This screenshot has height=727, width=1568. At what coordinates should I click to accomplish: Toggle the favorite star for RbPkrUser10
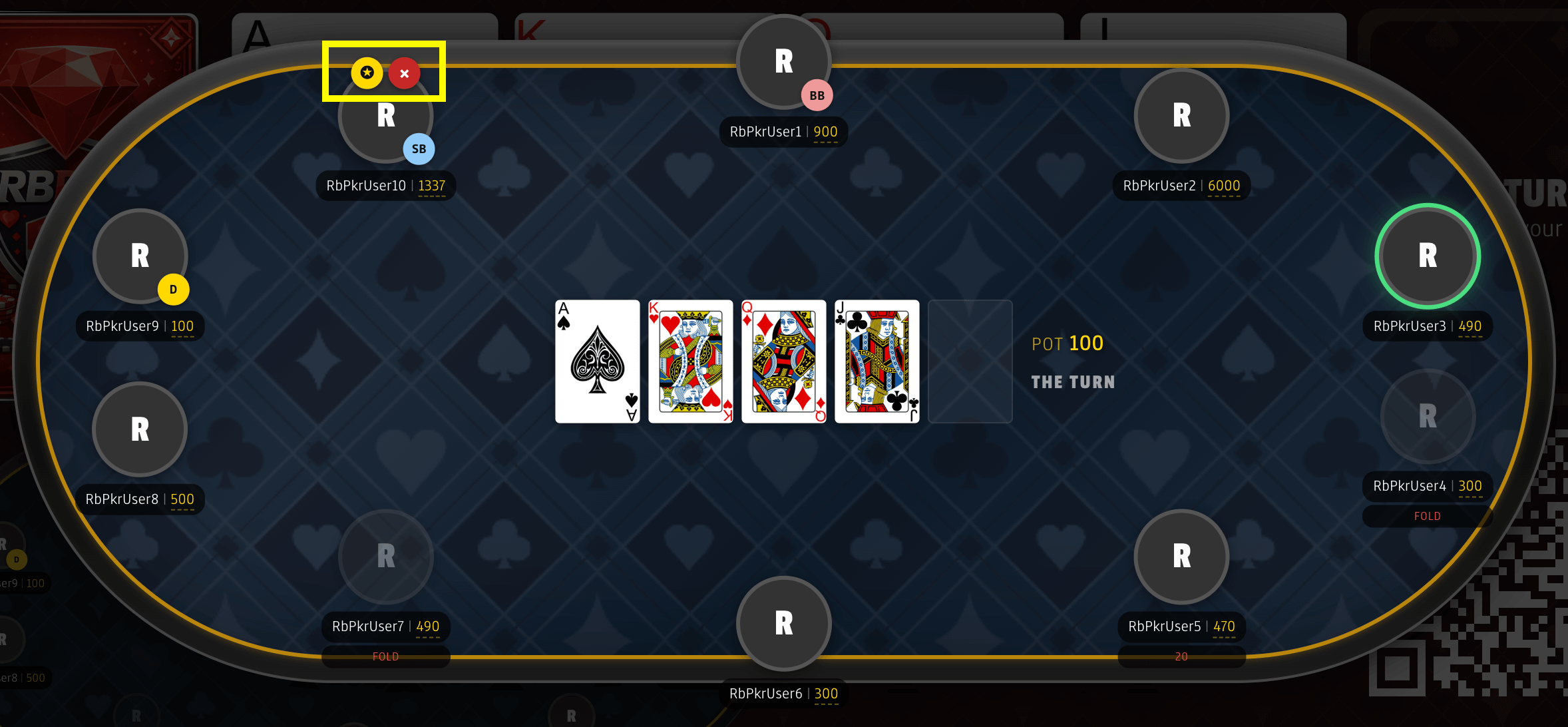[x=367, y=73]
